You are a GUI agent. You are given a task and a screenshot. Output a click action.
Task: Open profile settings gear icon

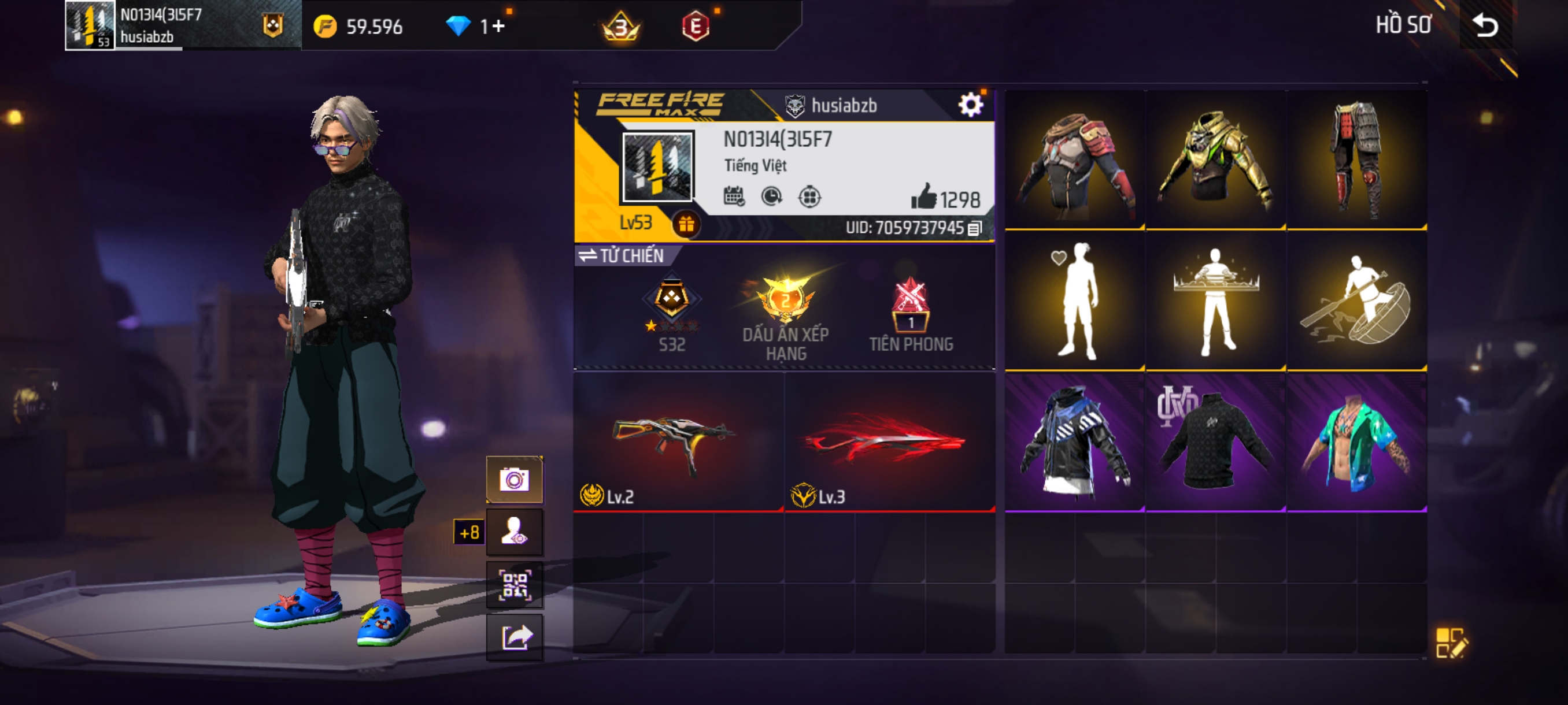970,105
